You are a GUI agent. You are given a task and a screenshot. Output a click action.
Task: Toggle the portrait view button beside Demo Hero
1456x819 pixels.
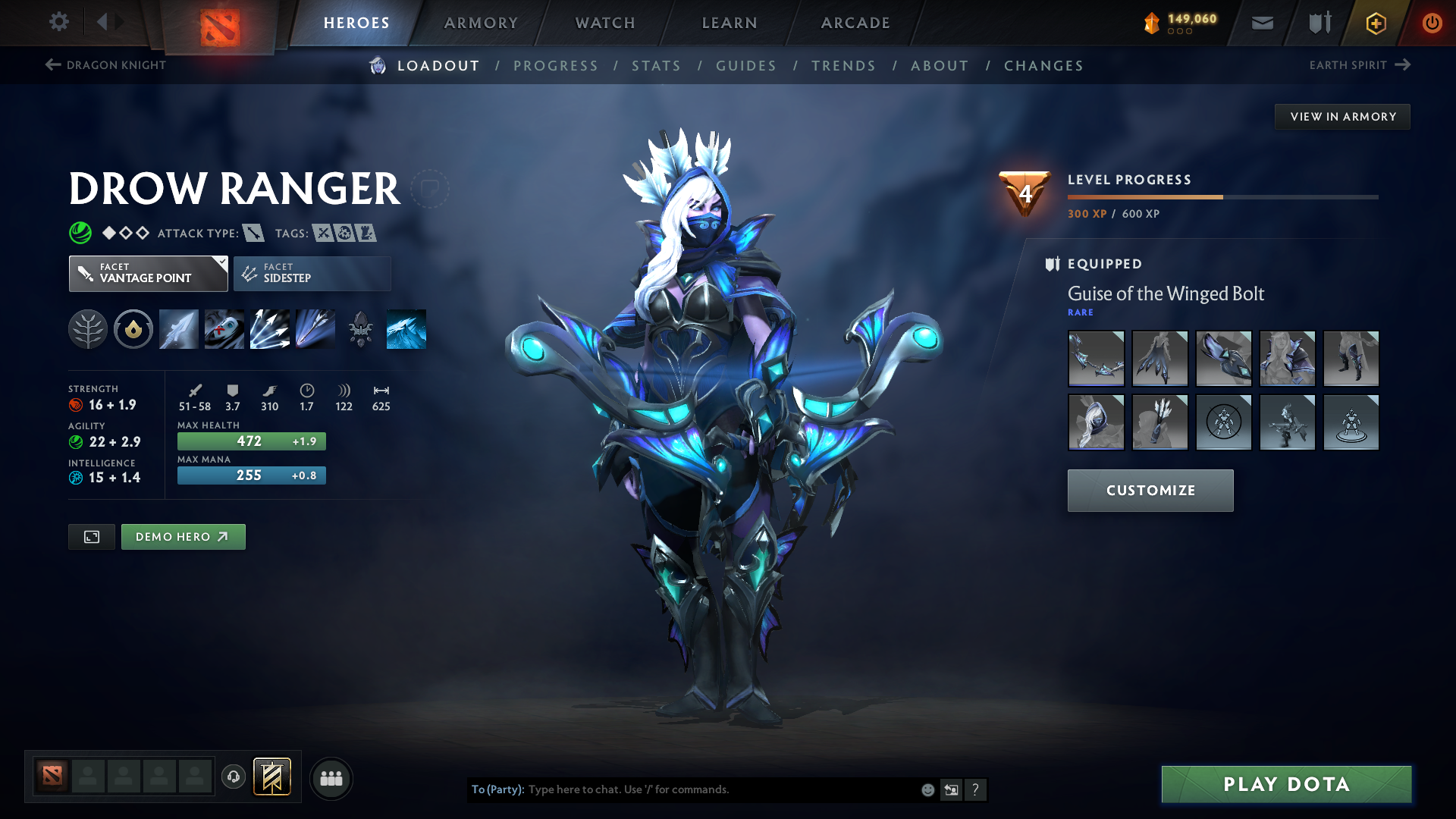tap(91, 536)
